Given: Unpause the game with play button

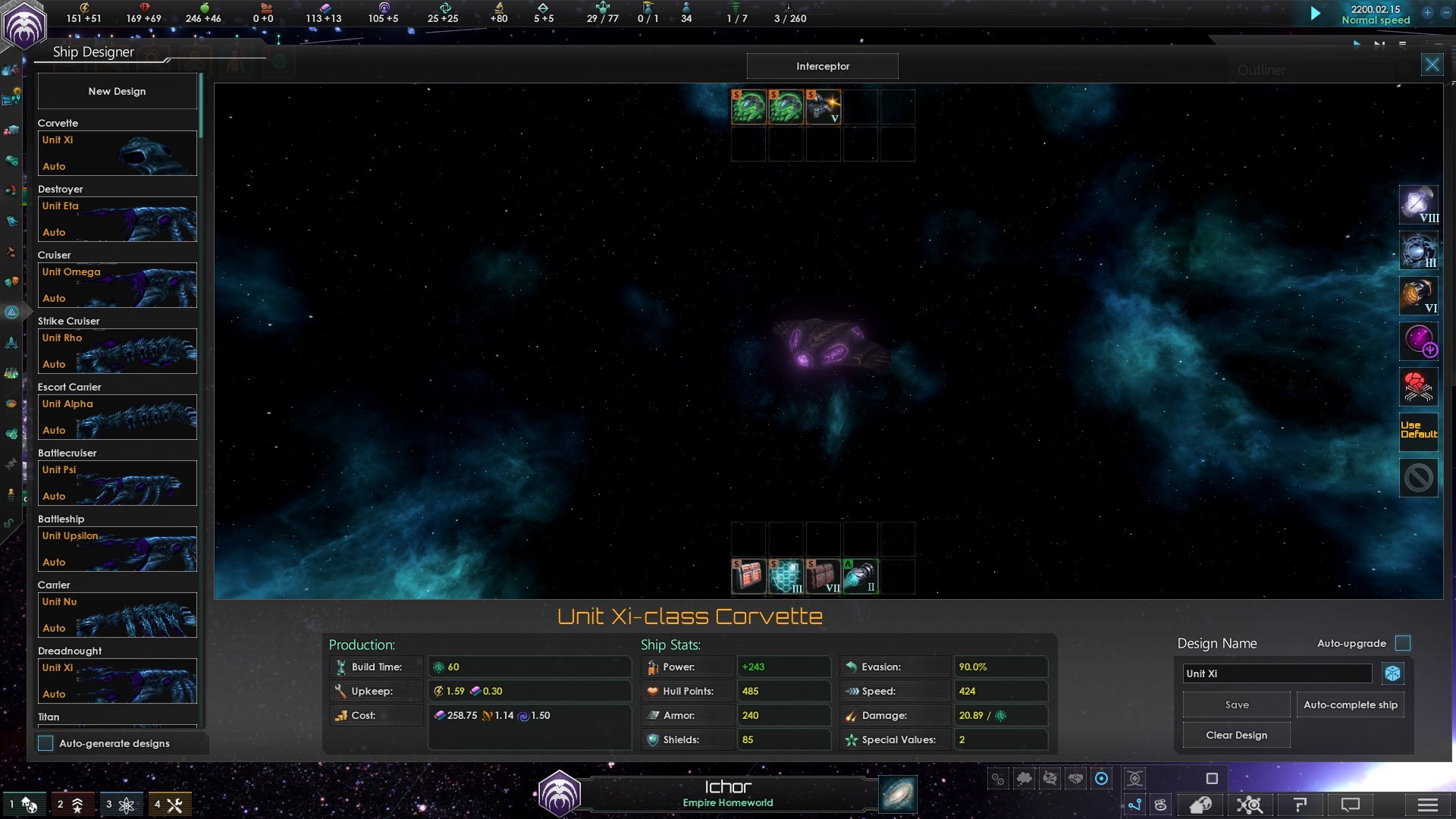Looking at the screenshot, I should click(1315, 14).
